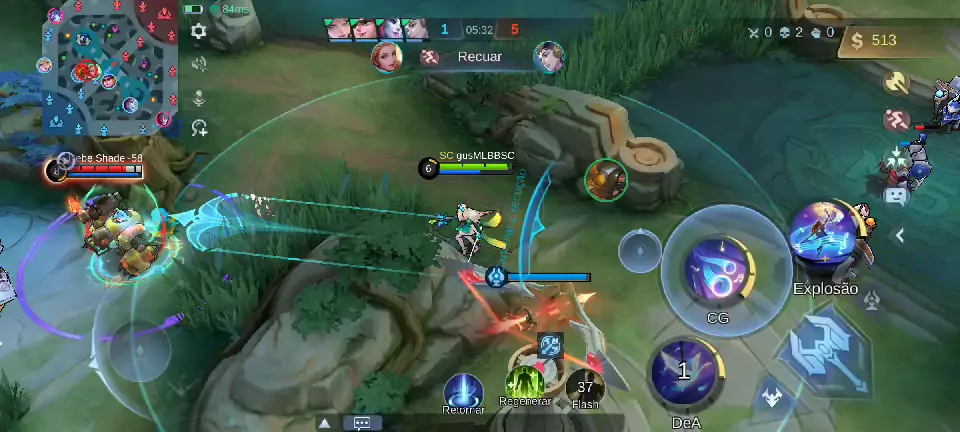The height and width of the screenshot is (432, 960).
Task: Open the settings gear icon
Action: pos(199,31)
